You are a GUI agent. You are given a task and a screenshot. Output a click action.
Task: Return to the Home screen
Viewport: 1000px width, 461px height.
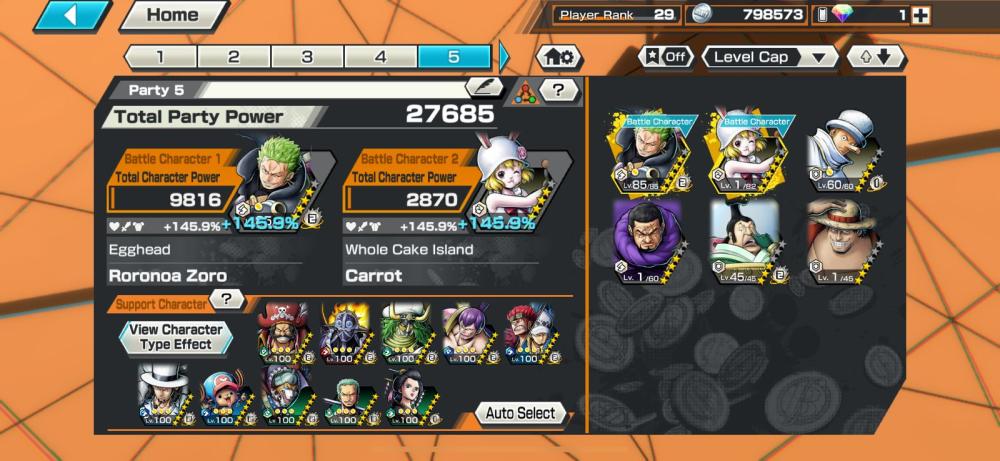[x=172, y=16]
